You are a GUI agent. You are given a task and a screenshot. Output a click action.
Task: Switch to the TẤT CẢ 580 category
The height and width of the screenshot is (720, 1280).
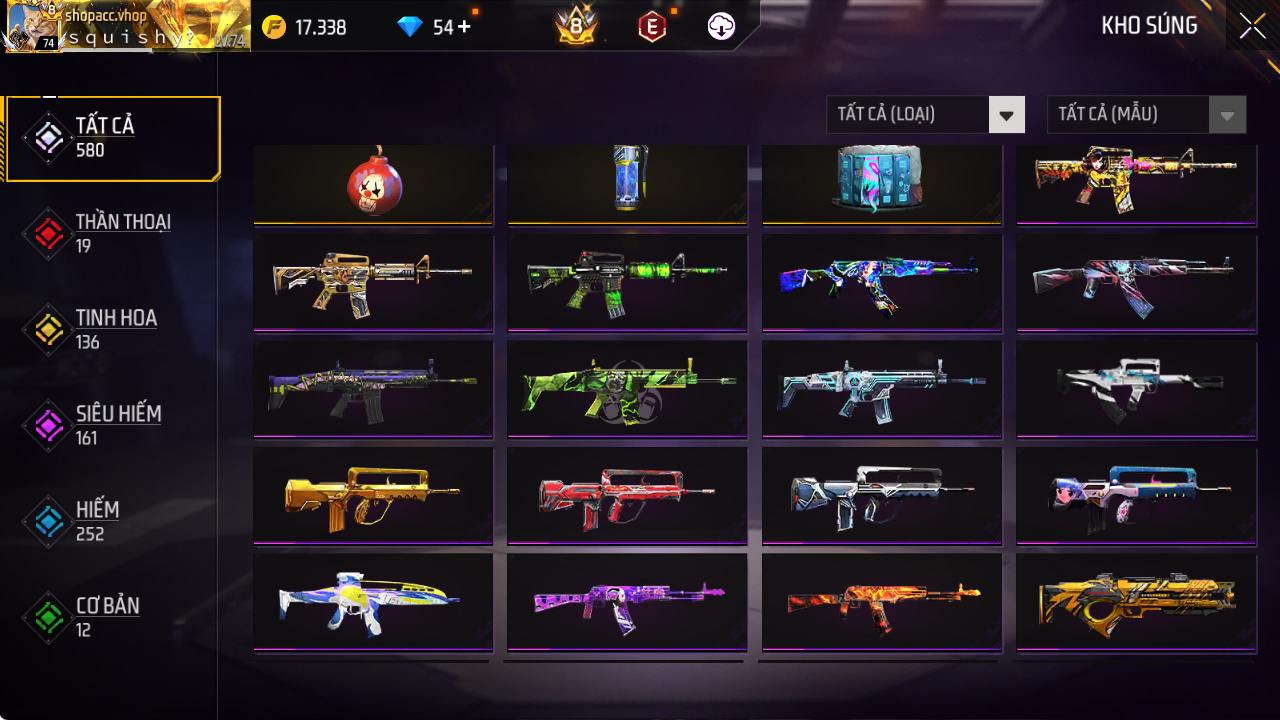tap(112, 137)
